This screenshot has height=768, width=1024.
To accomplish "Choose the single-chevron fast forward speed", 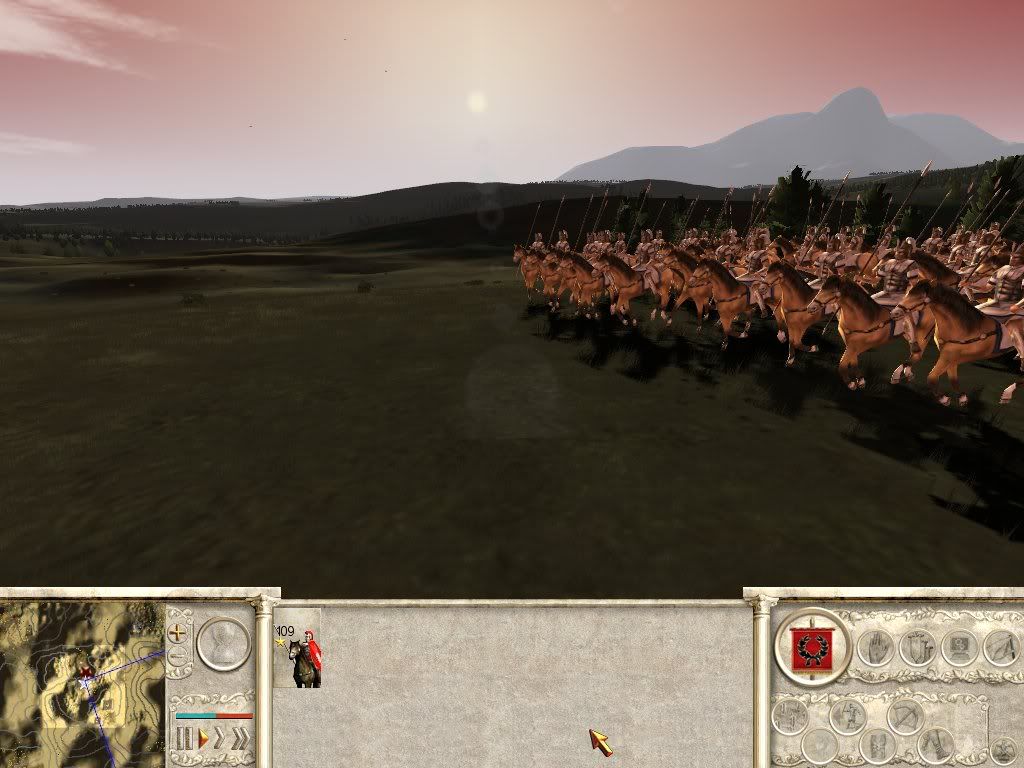I will click(220, 739).
